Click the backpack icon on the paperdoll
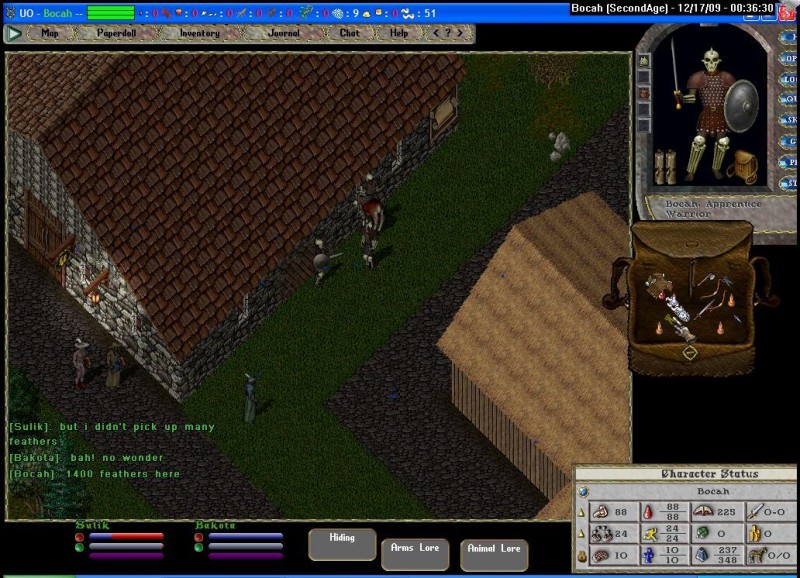This screenshot has height=578, width=800. tap(745, 165)
